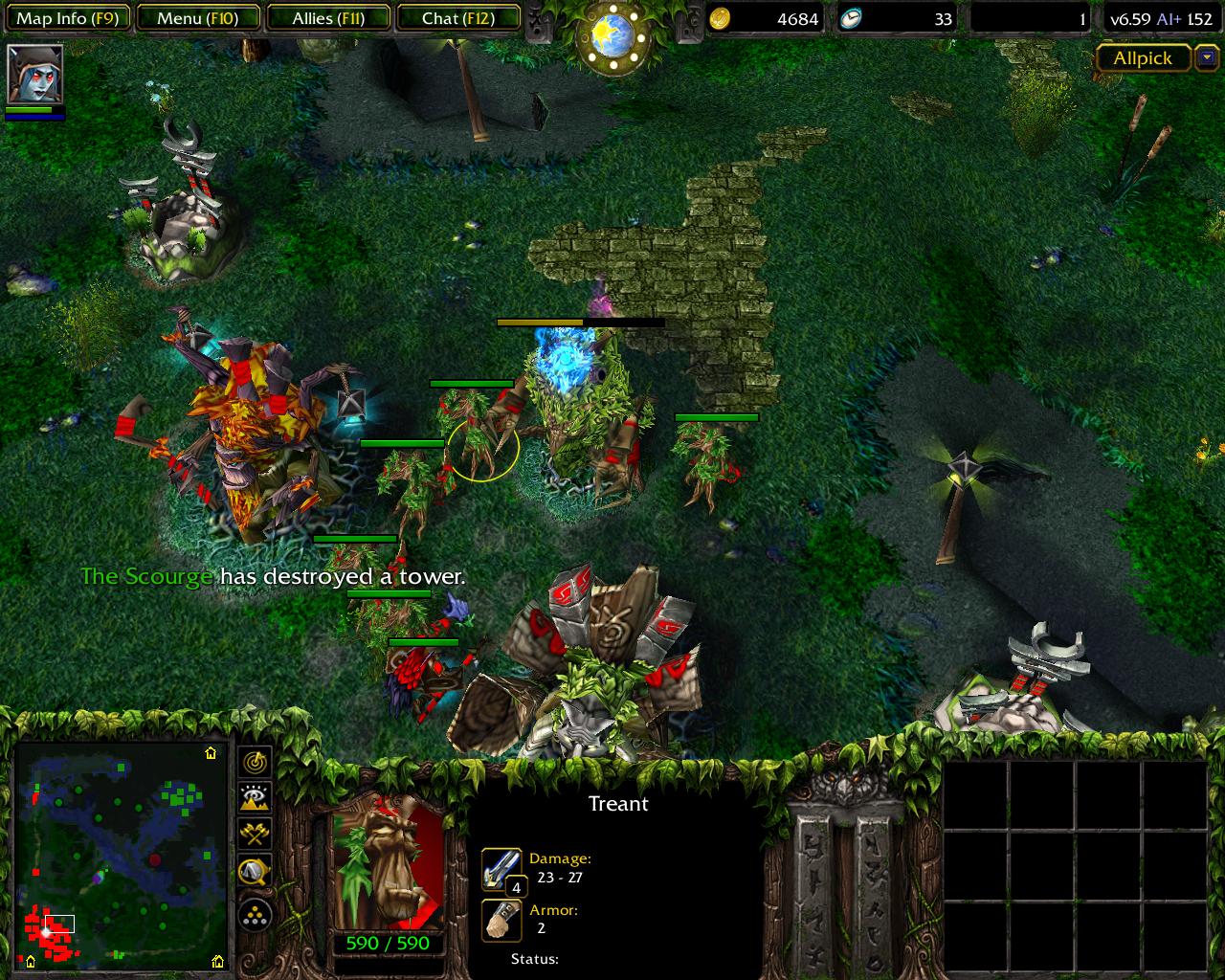
Task: Click the game clock icon
Action: (853, 19)
